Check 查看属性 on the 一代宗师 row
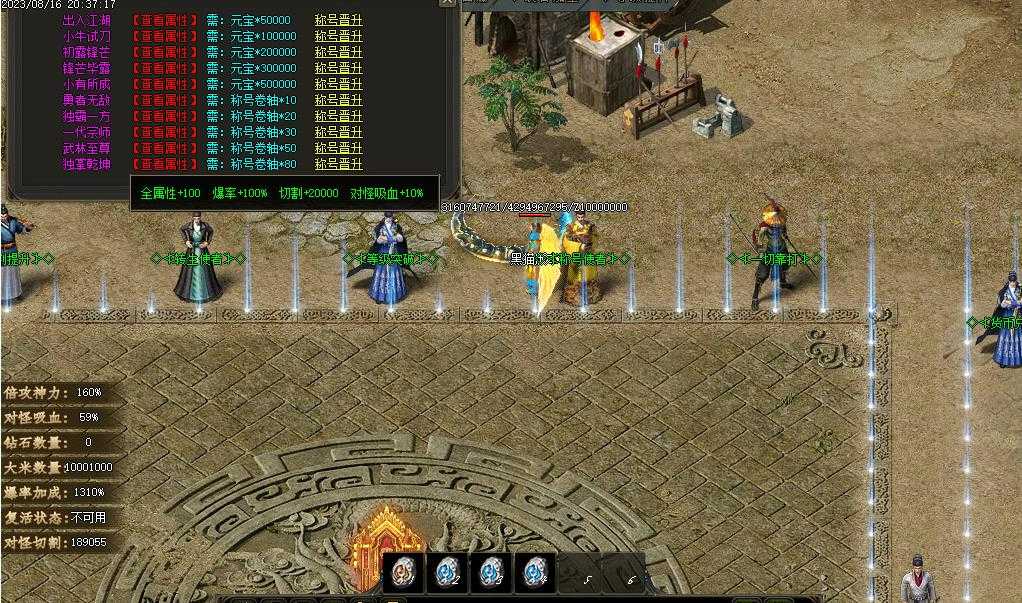This screenshot has width=1022, height=603. pyautogui.click(x=165, y=132)
